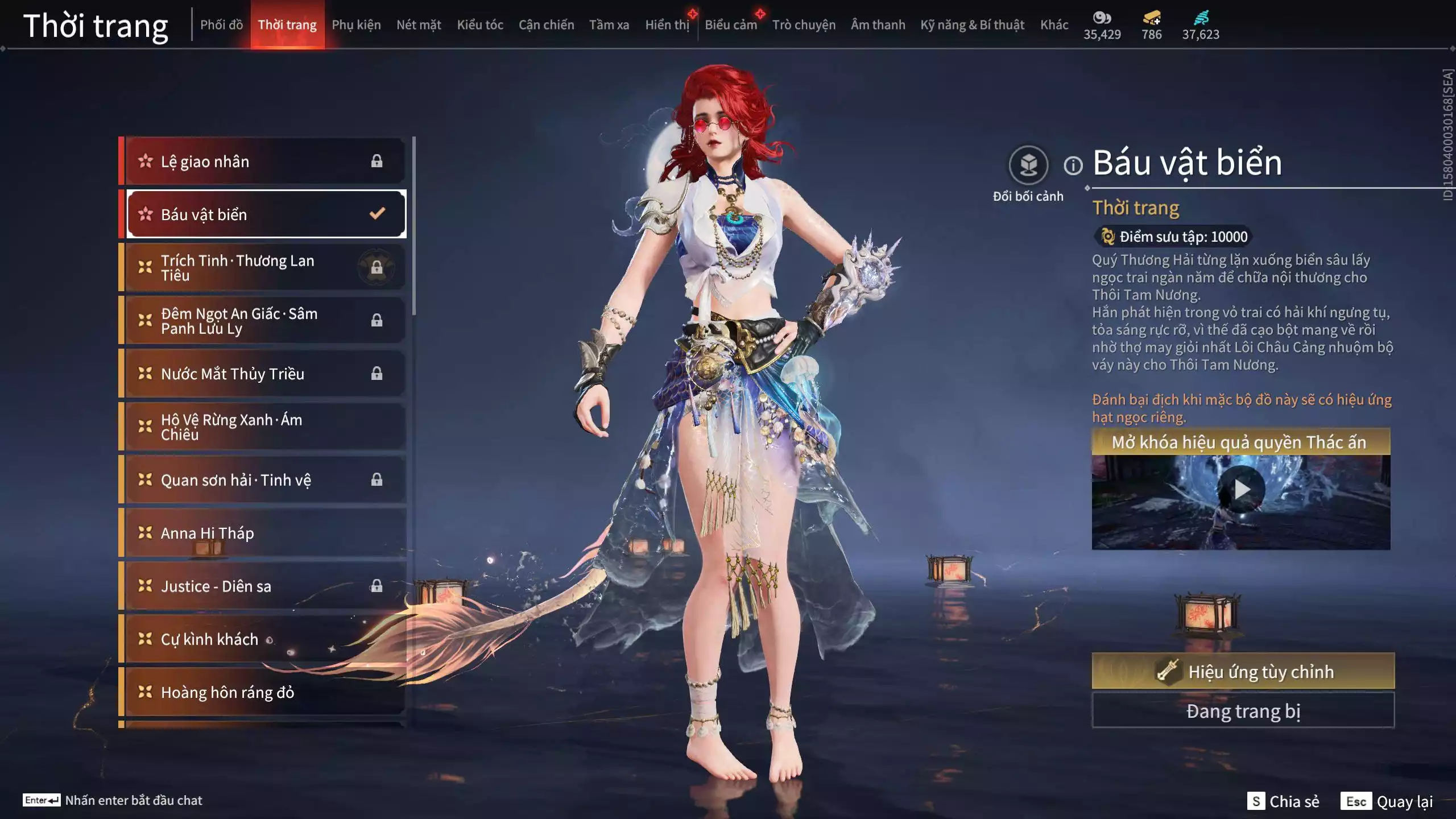Open the Nét mặt tab
The height and width of the screenshot is (819, 1456).
(419, 24)
